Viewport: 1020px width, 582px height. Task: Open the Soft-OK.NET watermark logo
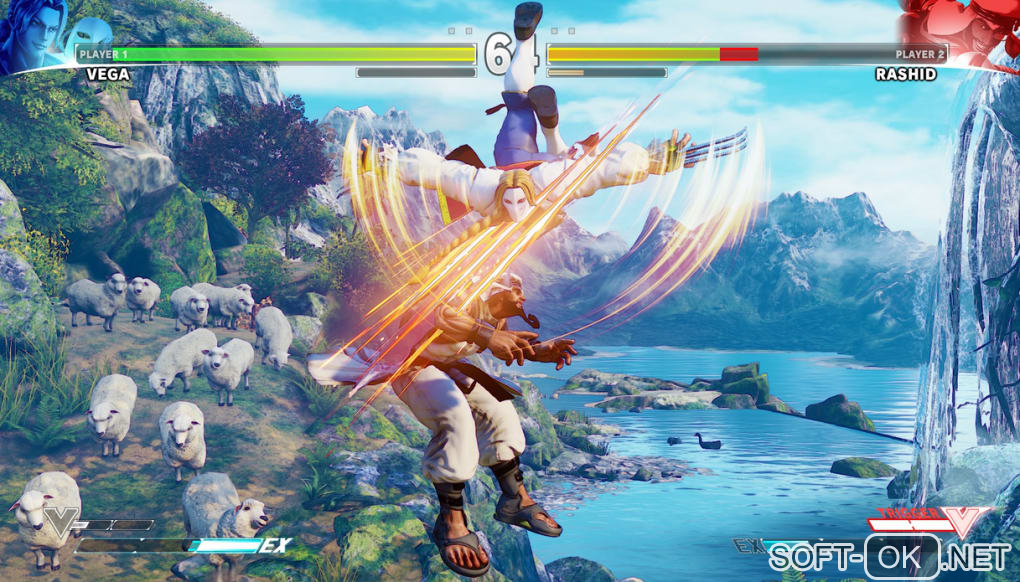tap(889, 557)
